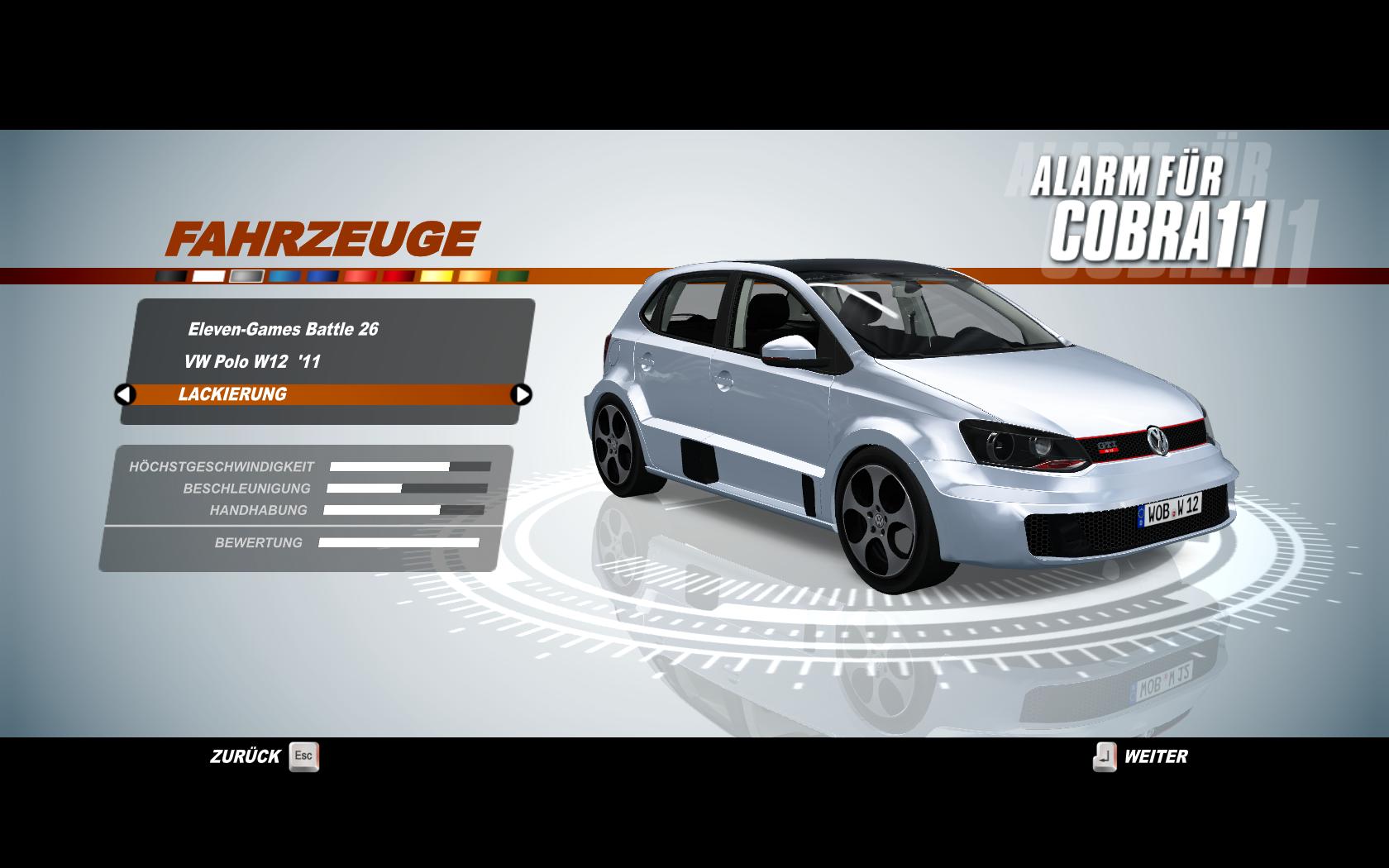Continue with the Weiter button
The width and height of the screenshot is (1389, 868).
[1141, 756]
